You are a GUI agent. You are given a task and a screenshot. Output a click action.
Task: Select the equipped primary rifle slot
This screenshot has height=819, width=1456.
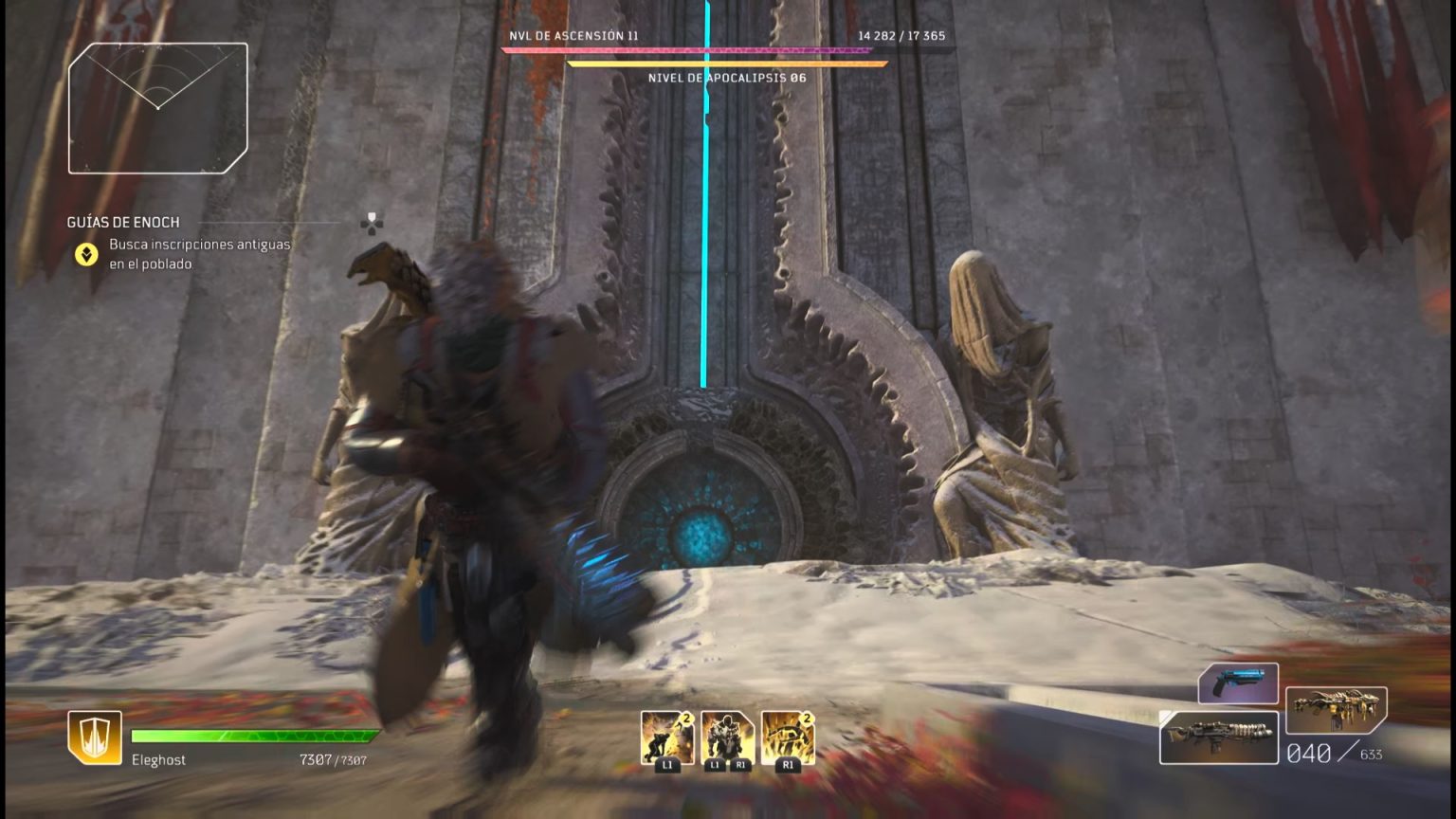coord(1219,737)
